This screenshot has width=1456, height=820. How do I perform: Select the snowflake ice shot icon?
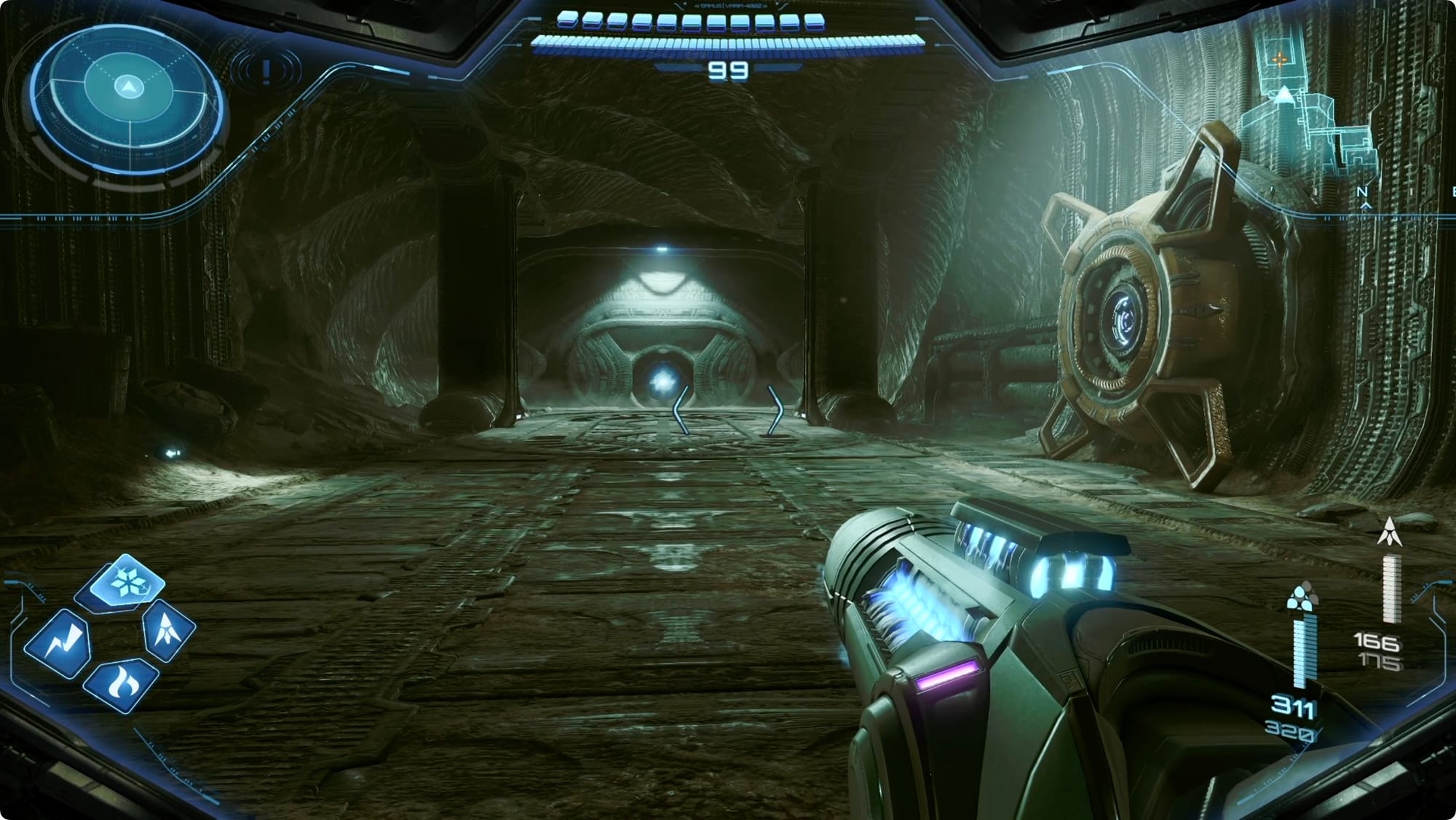127,582
